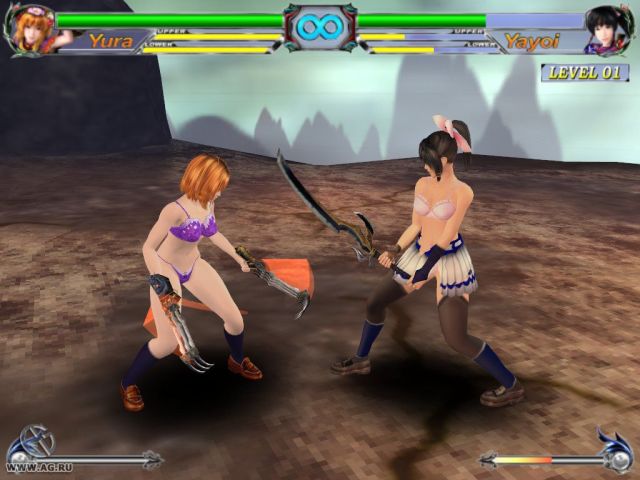Select the LEVEL 01 badge

click(585, 72)
